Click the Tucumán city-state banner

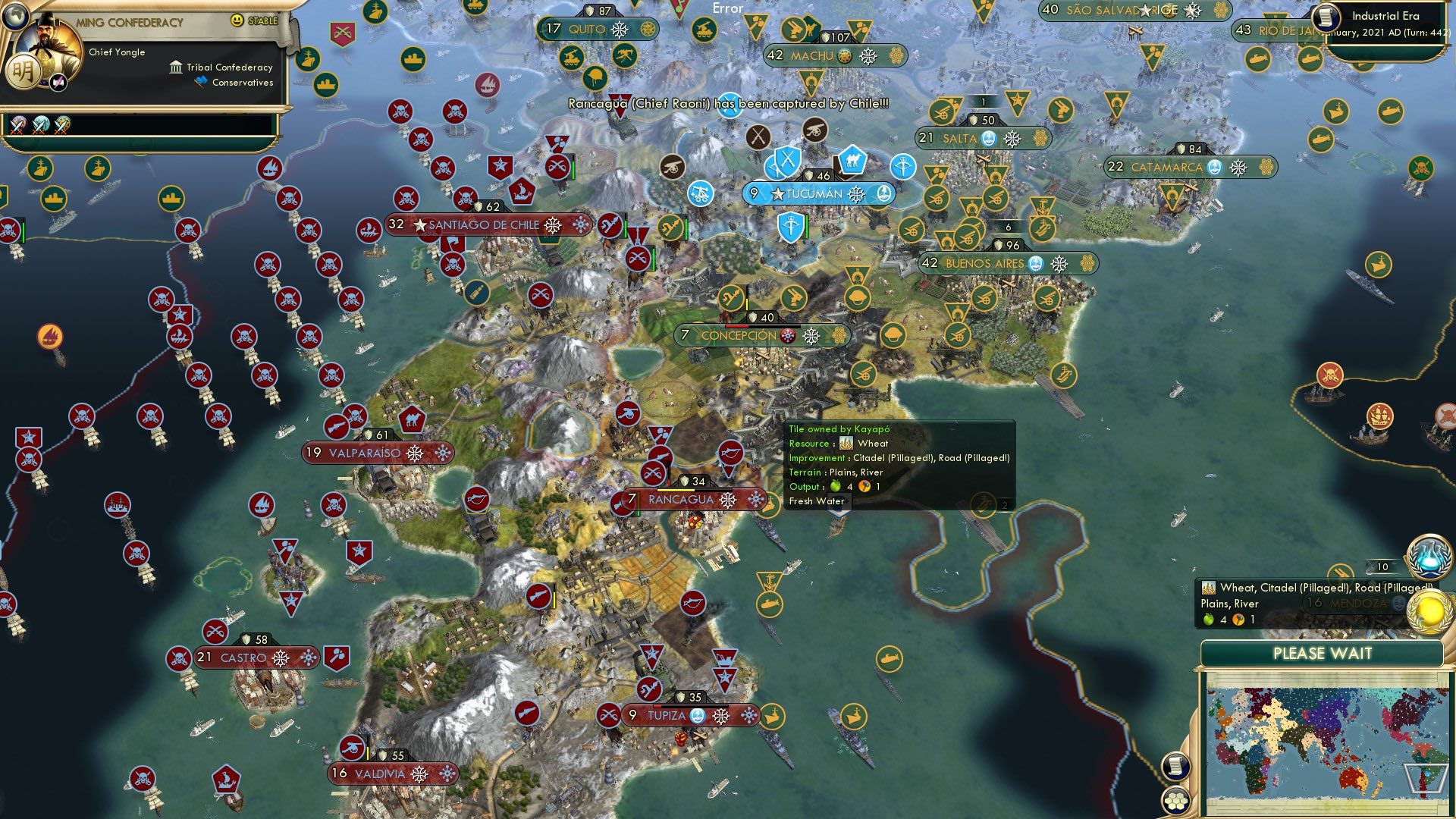tap(817, 193)
